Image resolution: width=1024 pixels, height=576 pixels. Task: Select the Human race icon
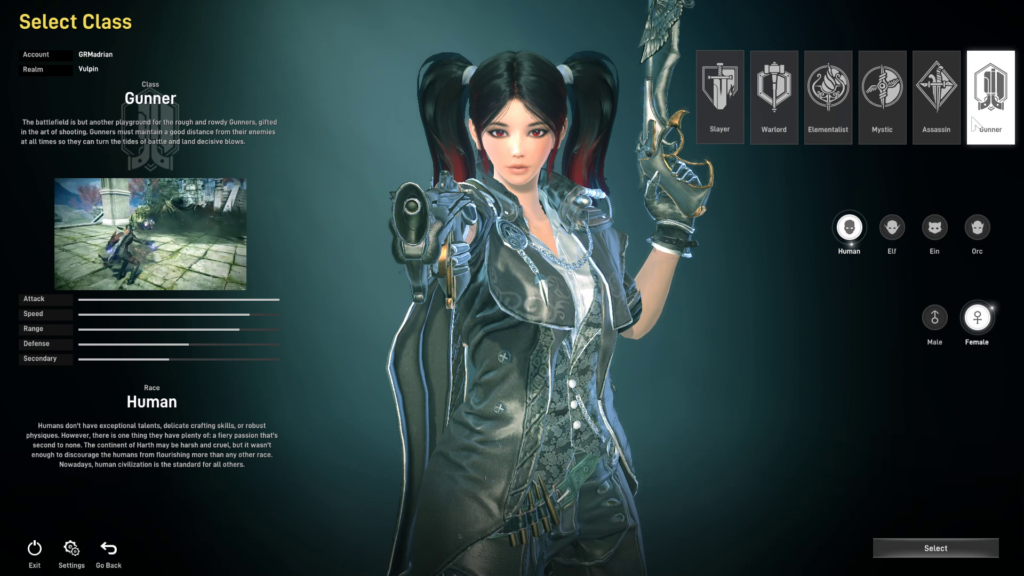(849, 228)
